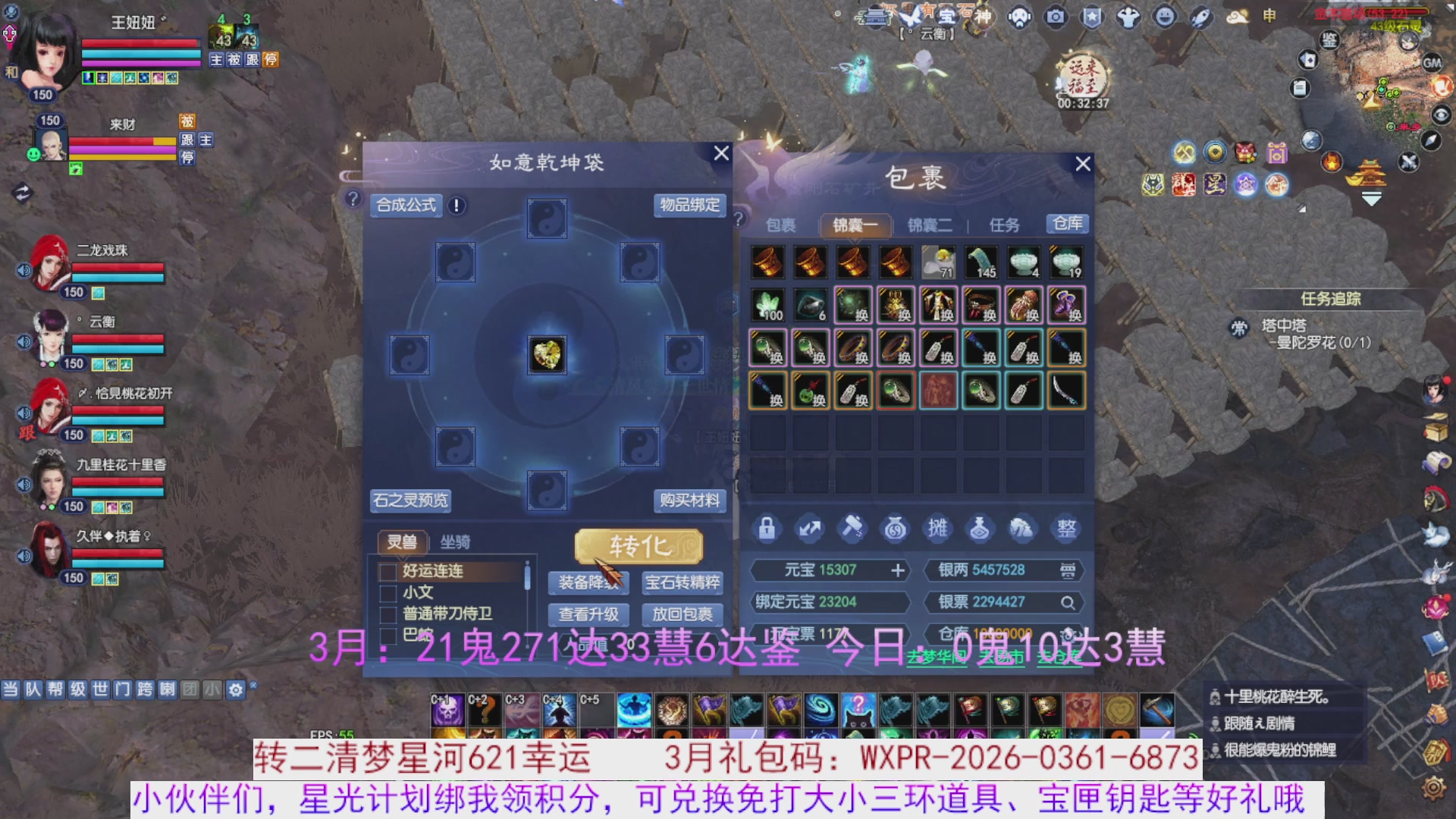This screenshot has height=819, width=1456.
Task: Click the magnifier beside 银票 amount
Action: pyautogui.click(x=1068, y=602)
